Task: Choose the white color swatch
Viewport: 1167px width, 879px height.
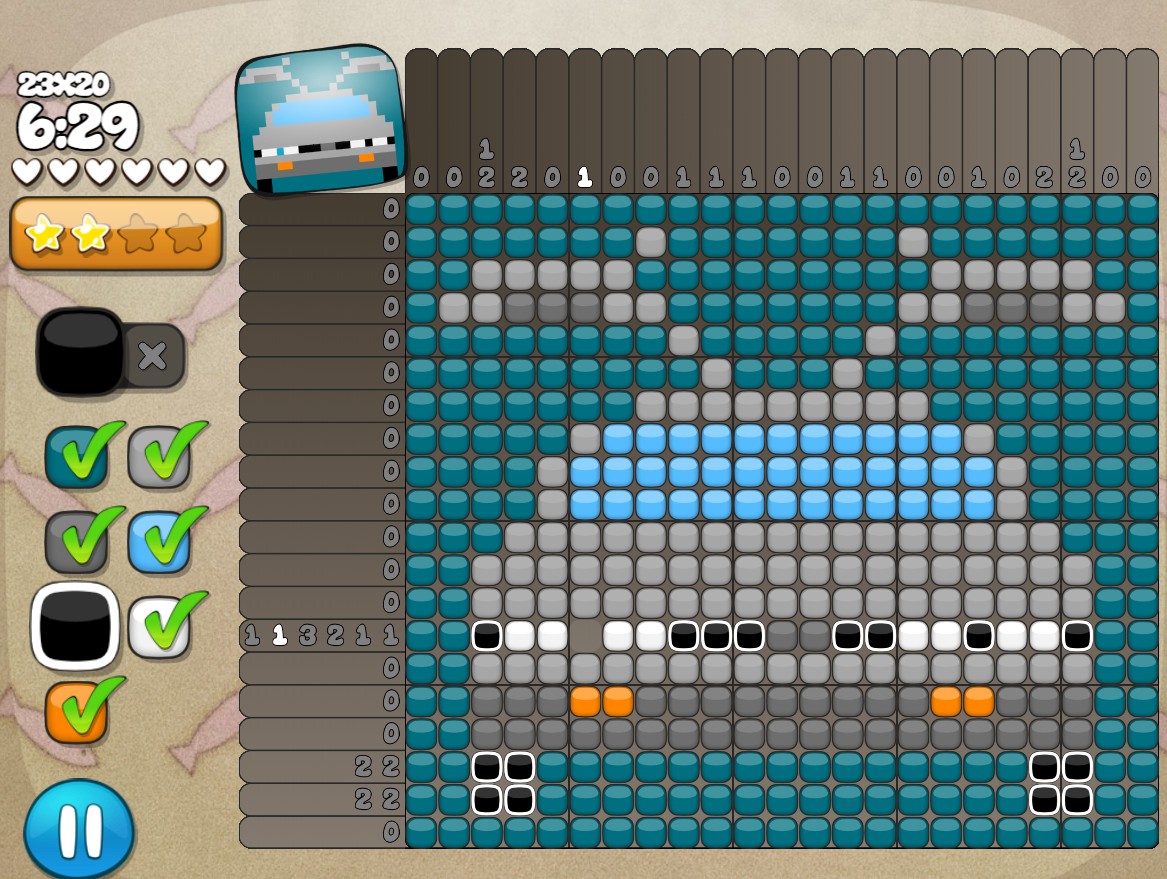Action: [159, 625]
